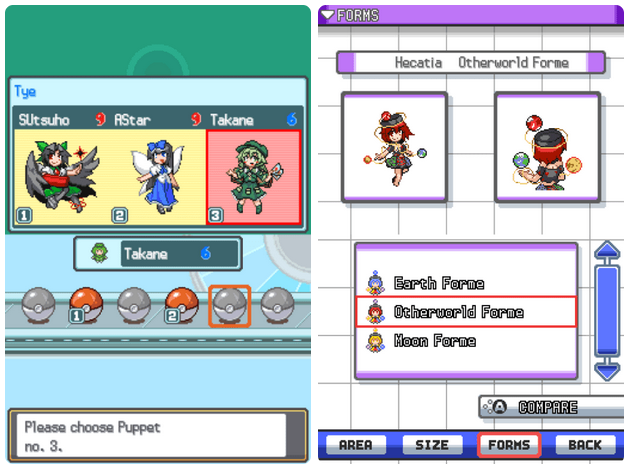631x467 pixels.
Task: Click the front-view Hecatia sprite panel
Action: point(393,147)
